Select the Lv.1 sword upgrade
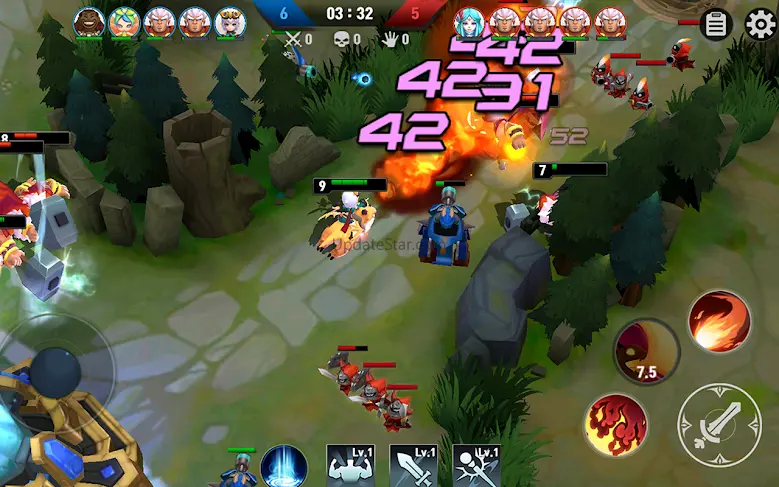This screenshot has width=779, height=487. pos(414,468)
